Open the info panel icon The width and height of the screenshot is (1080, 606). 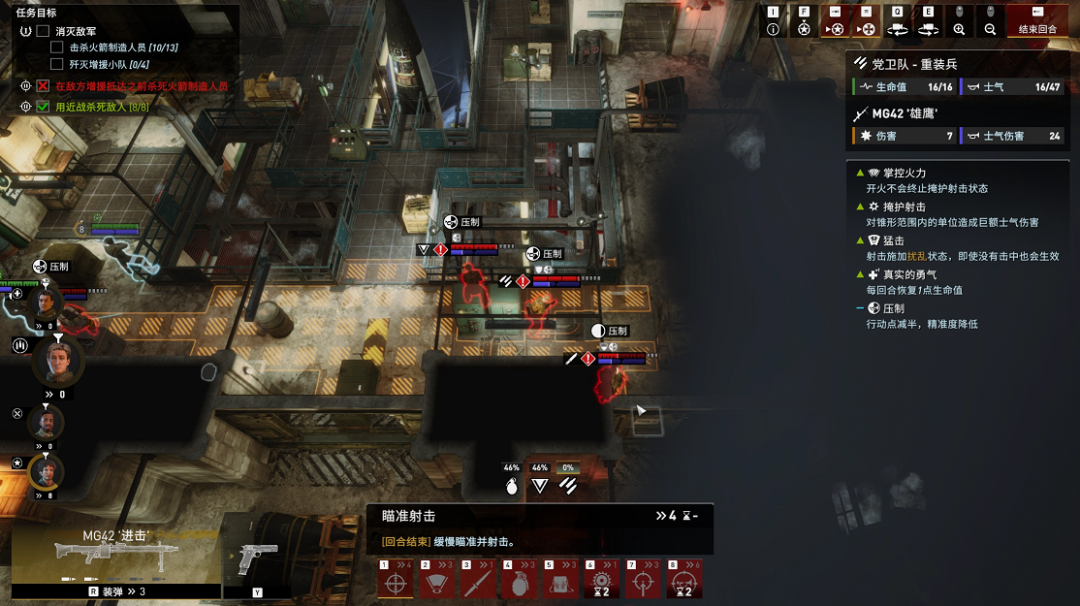pos(773,29)
